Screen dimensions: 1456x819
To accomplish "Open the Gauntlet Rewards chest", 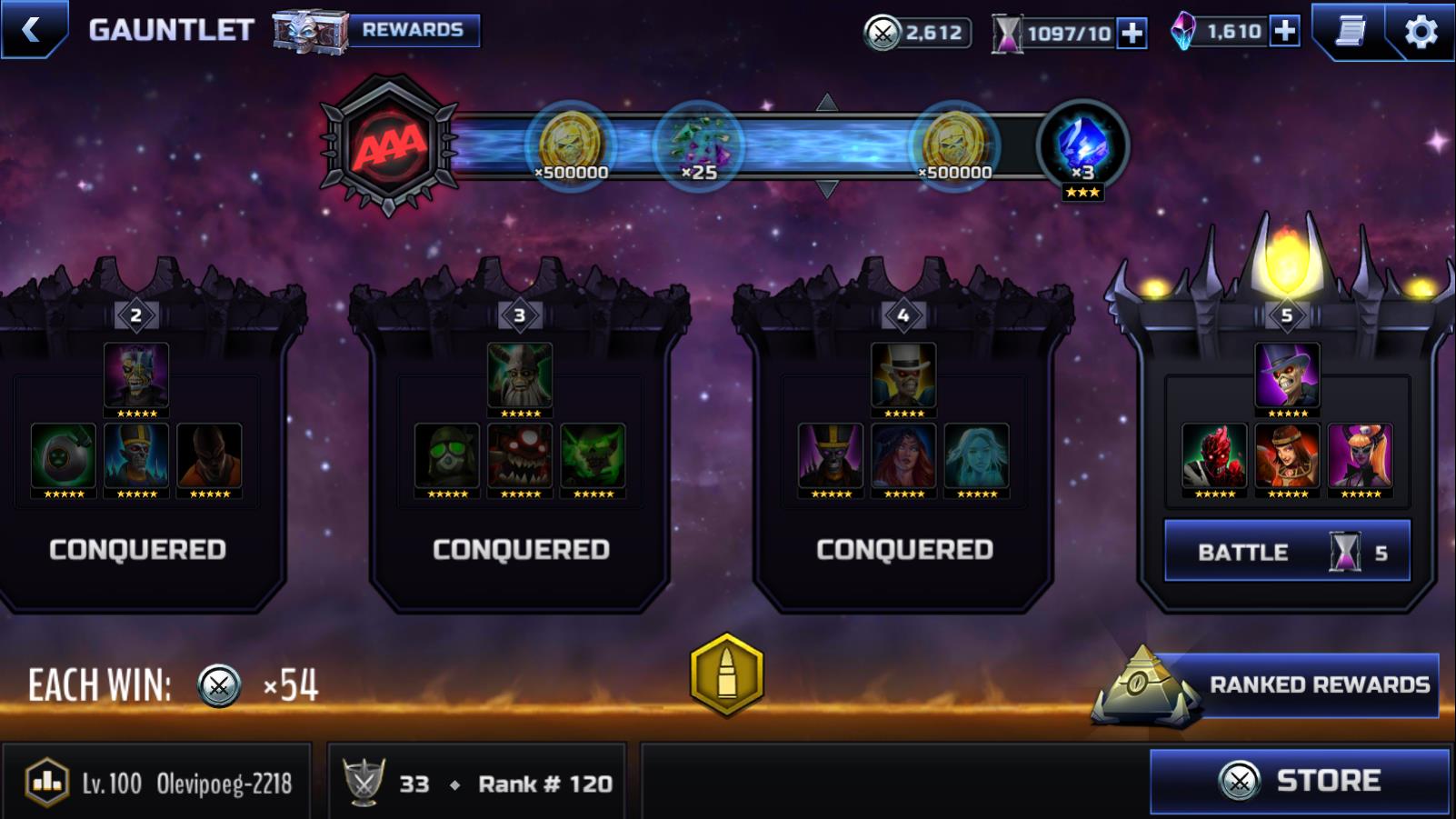I will click(x=377, y=31).
